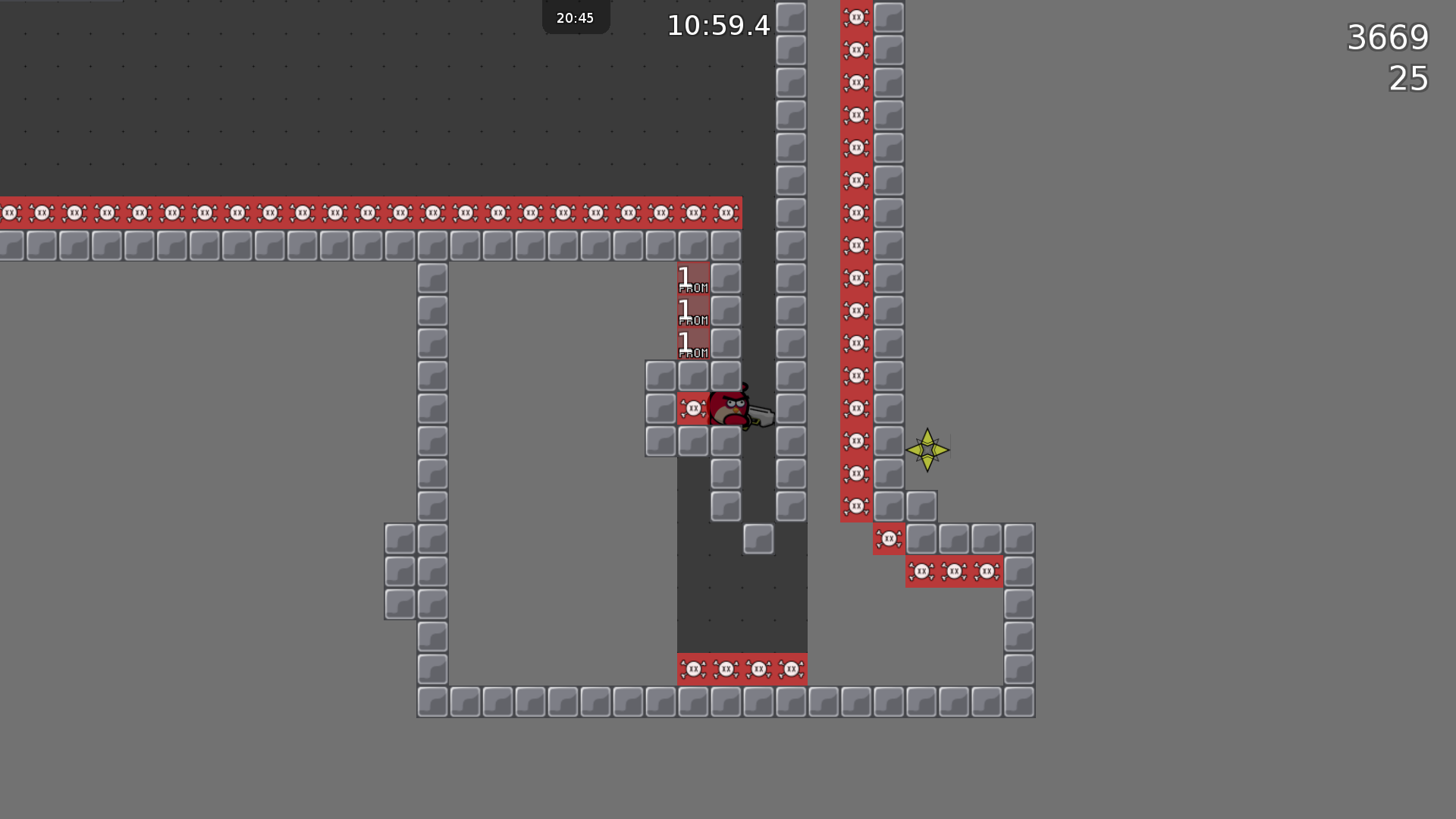Click the red spike strip above the bottom wall
This screenshot has height=819, width=1456.
pos(742,670)
